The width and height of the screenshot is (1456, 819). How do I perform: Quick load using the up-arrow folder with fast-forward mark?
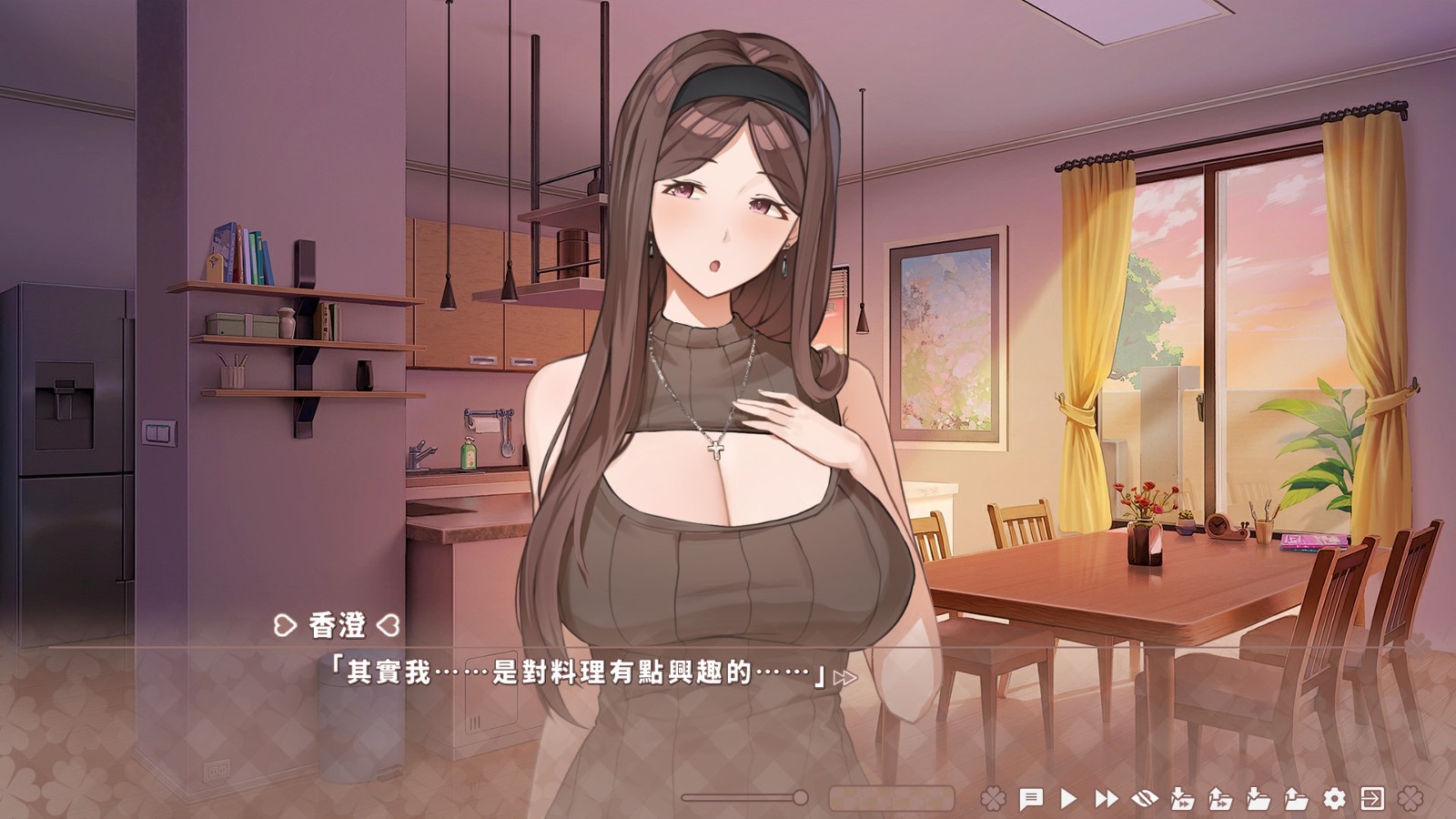pyautogui.click(x=1220, y=799)
